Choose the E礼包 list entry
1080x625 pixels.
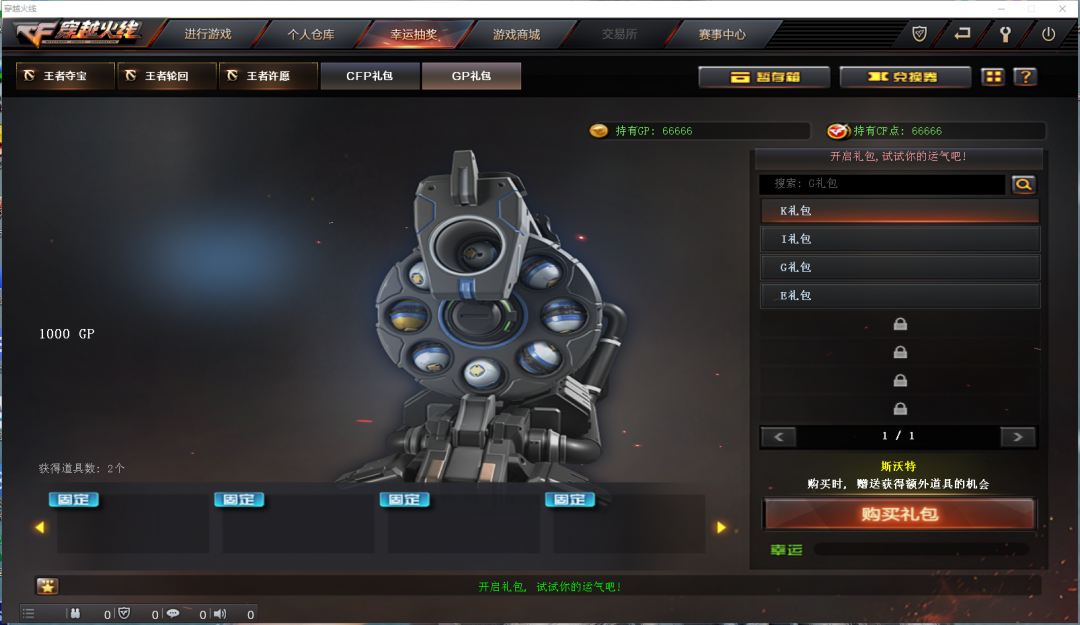tap(900, 295)
